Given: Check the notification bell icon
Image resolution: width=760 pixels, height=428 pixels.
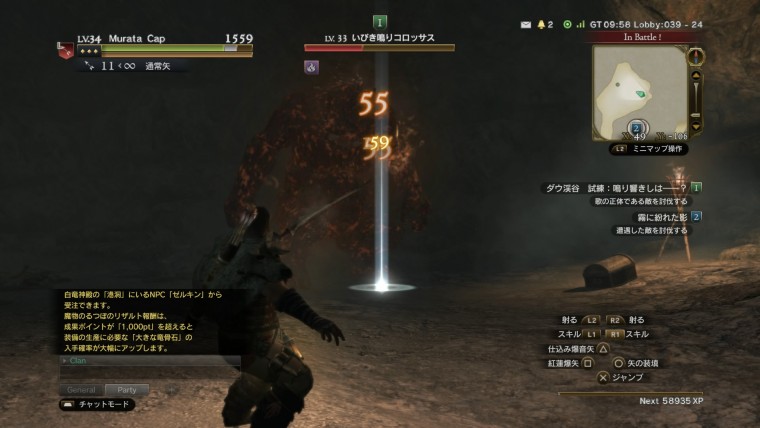Looking at the screenshot, I should pos(544,23).
